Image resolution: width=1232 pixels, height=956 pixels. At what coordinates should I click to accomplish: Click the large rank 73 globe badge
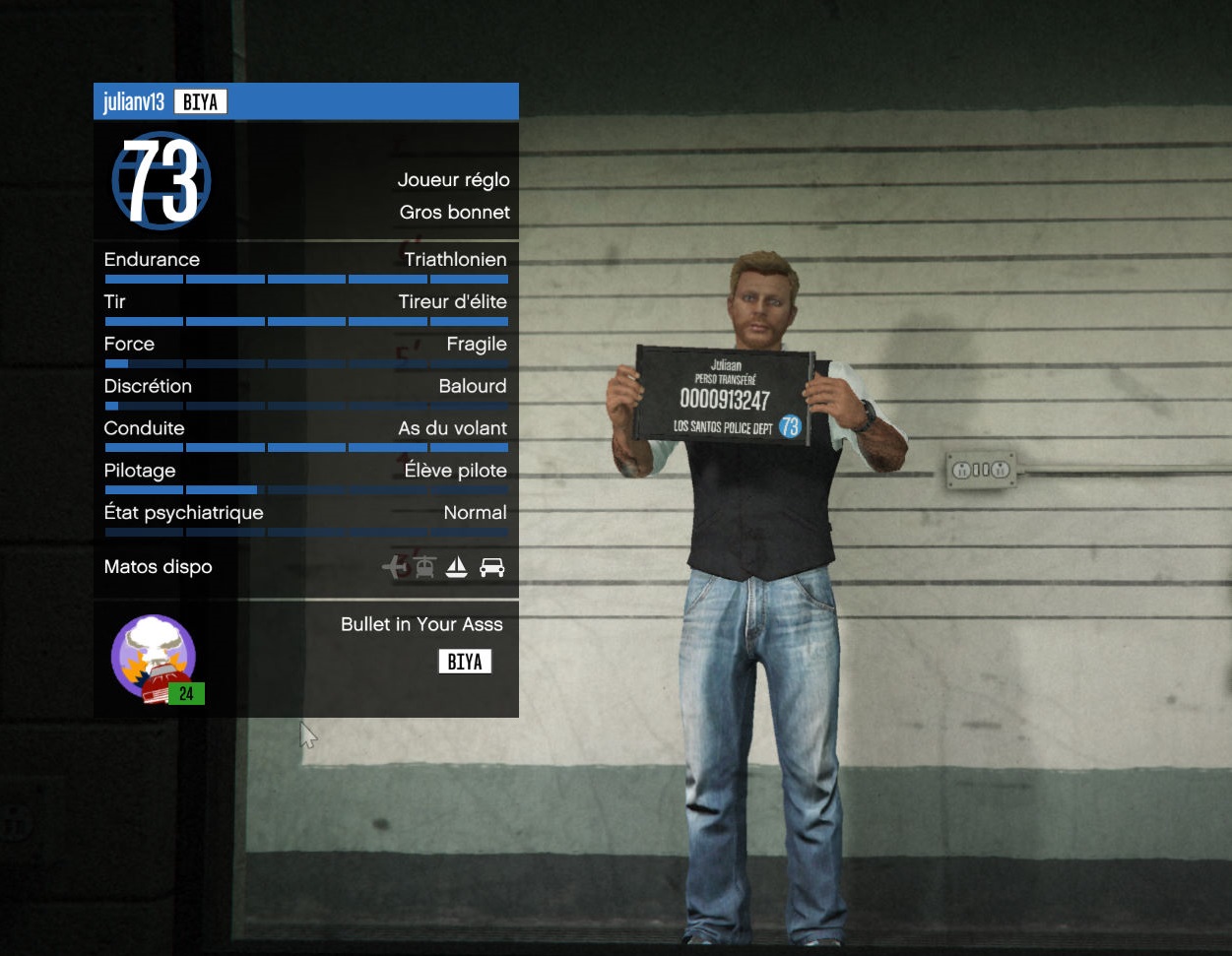coord(162,180)
